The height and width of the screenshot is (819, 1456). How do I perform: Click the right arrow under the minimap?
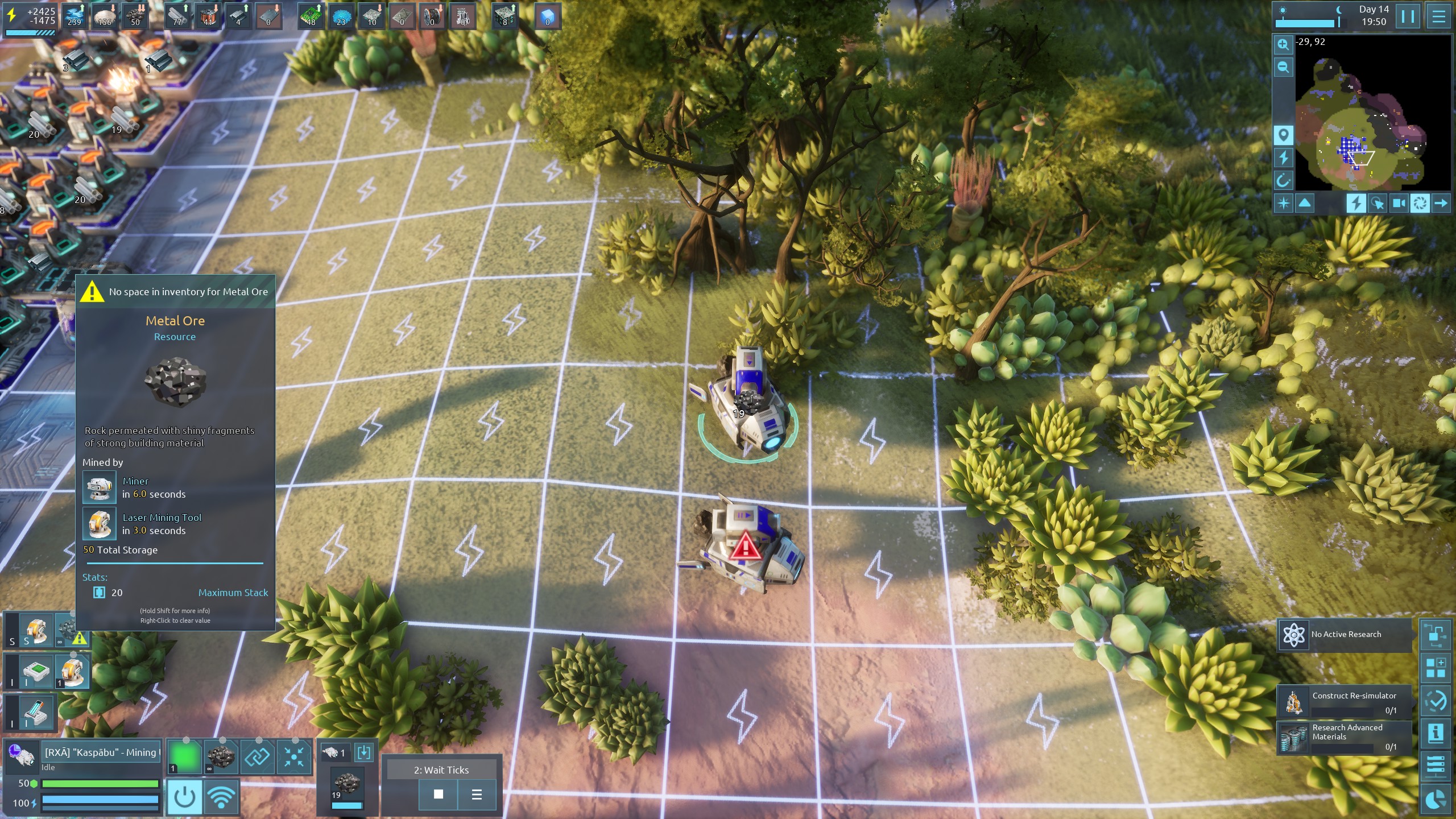[1441, 203]
